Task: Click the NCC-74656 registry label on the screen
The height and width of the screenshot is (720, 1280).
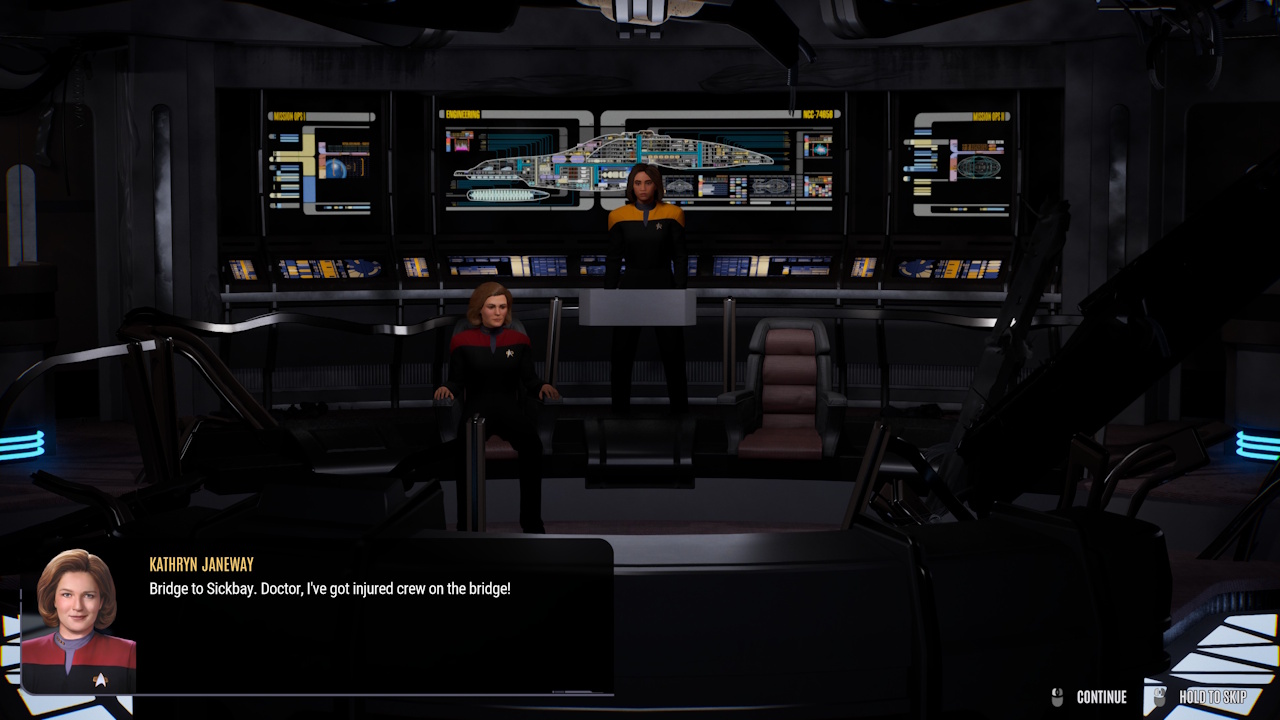Action: click(x=817, y=112)
